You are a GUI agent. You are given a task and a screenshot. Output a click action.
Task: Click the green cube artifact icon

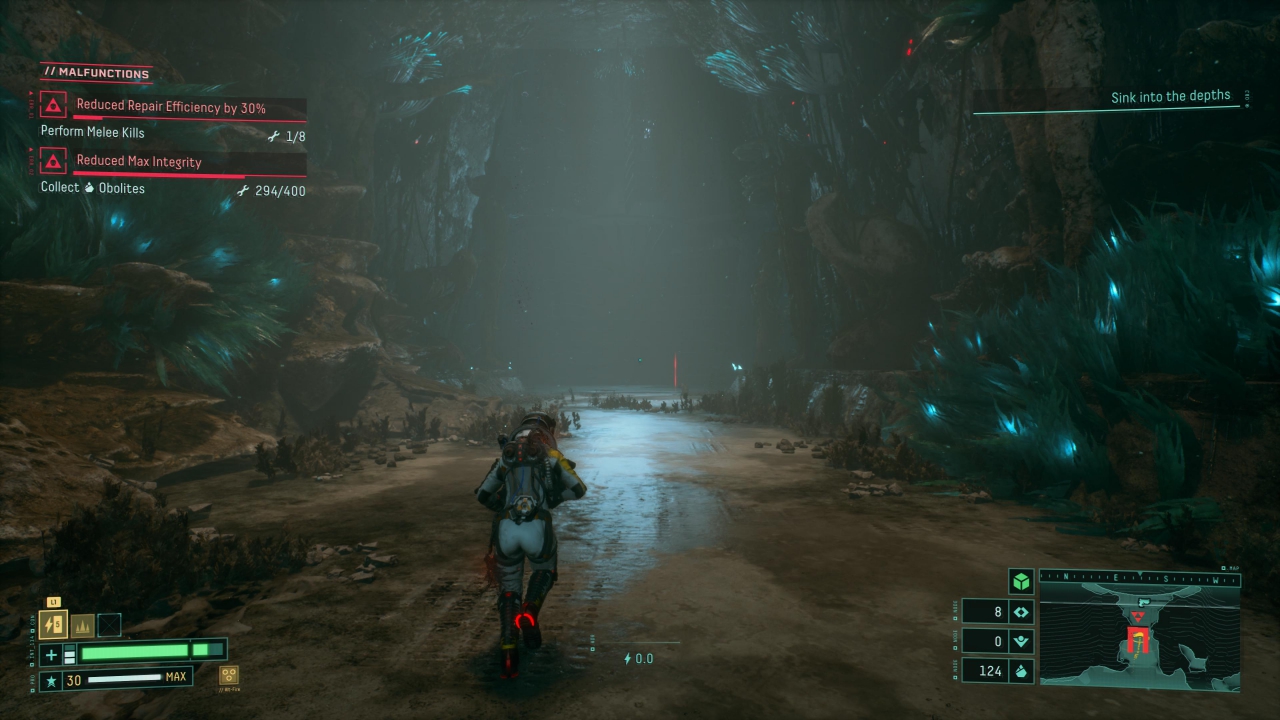[1020, 581]
